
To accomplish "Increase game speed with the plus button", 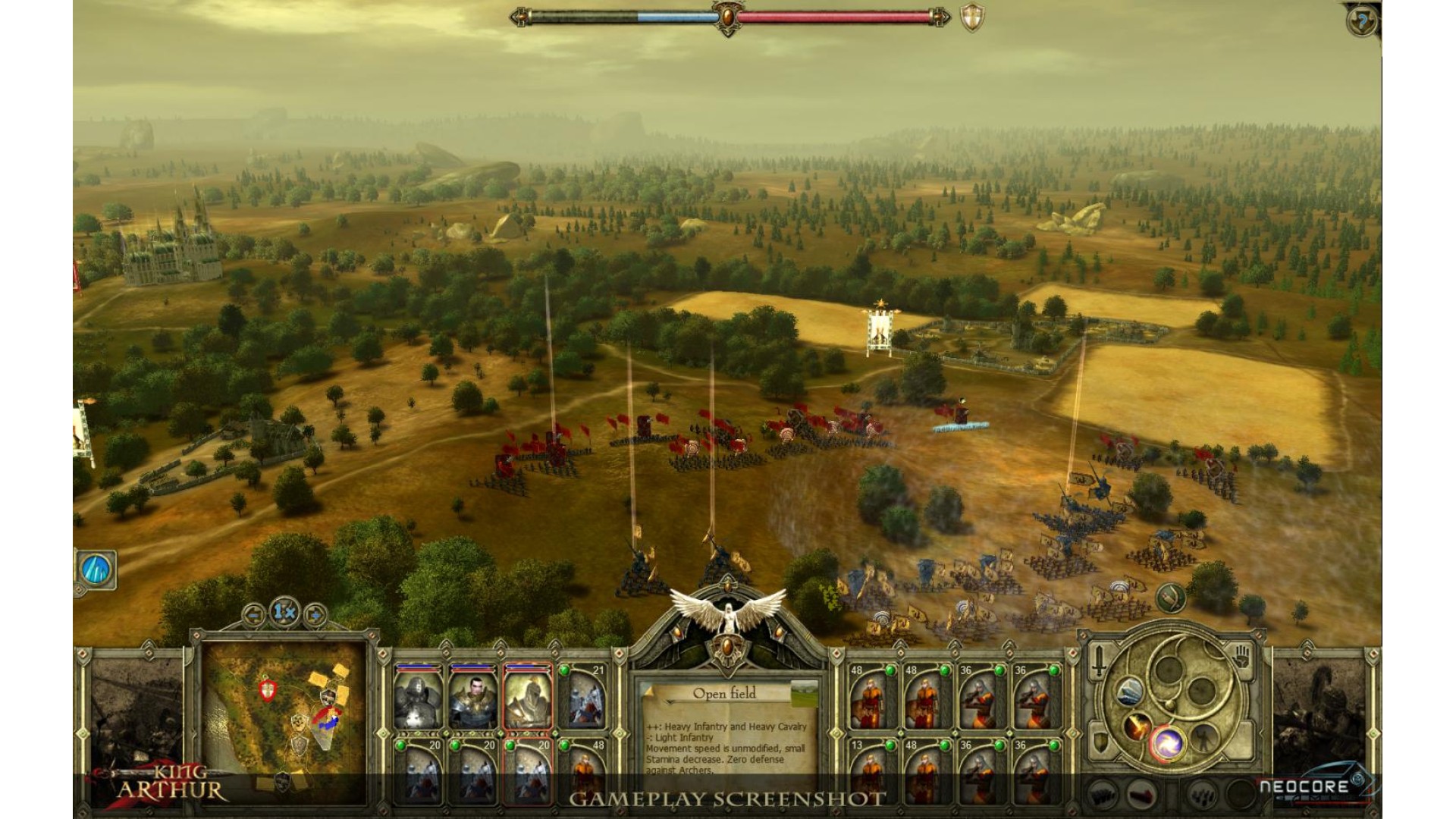I will point(315,613).
